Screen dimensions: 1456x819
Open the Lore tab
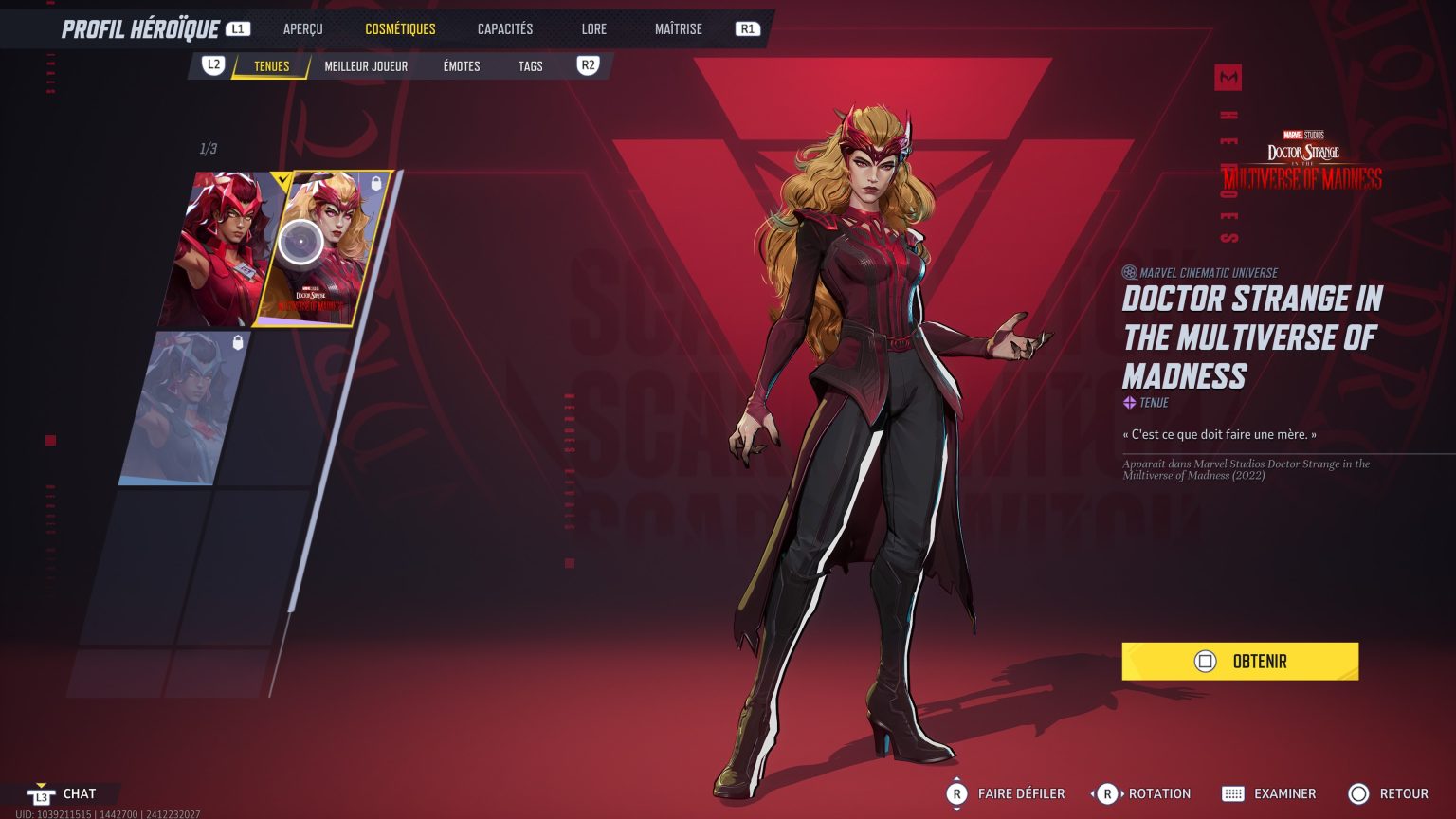pos(593,28)
